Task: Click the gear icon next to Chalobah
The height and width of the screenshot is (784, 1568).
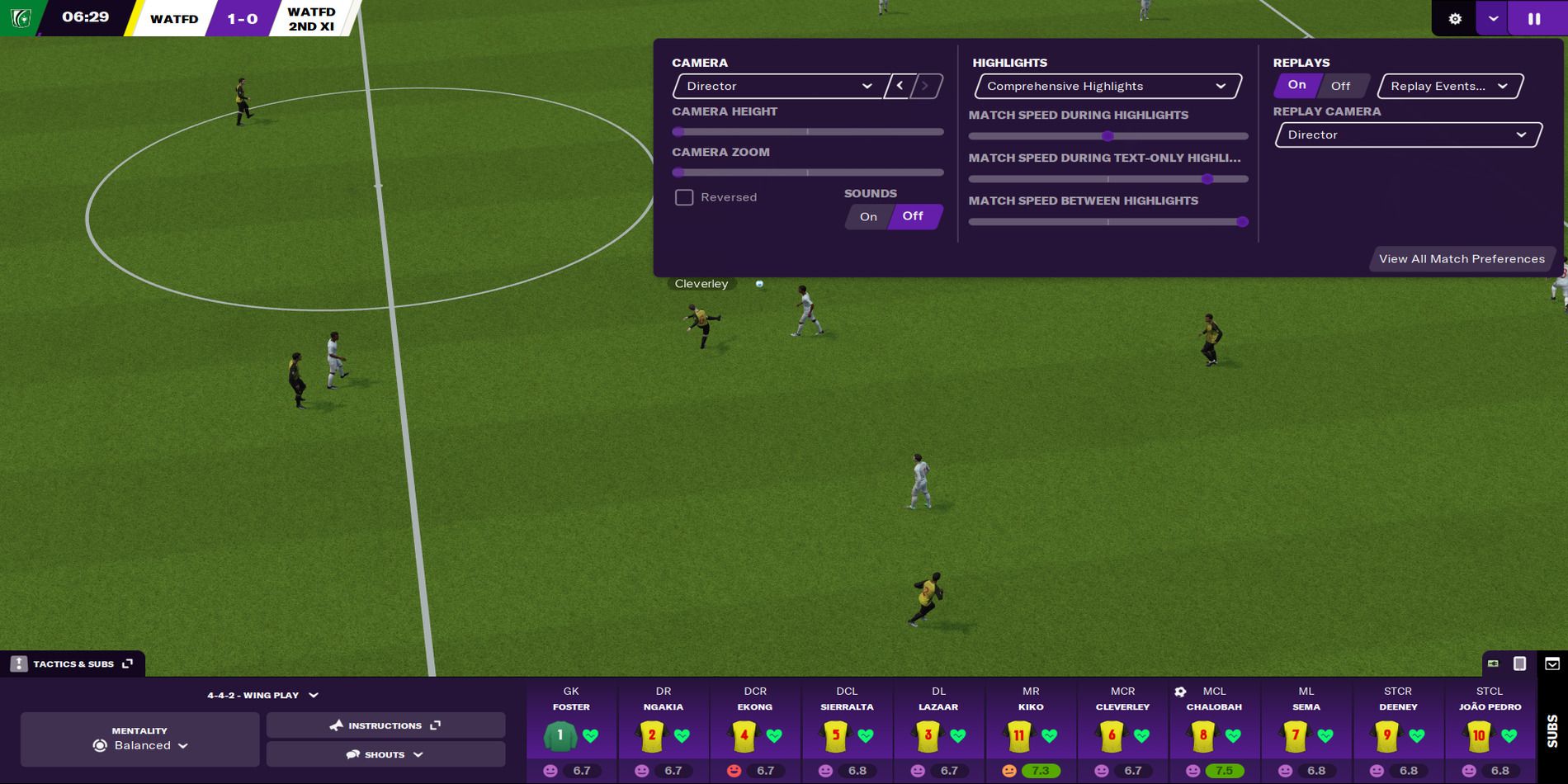Action: click(1178, 691)
